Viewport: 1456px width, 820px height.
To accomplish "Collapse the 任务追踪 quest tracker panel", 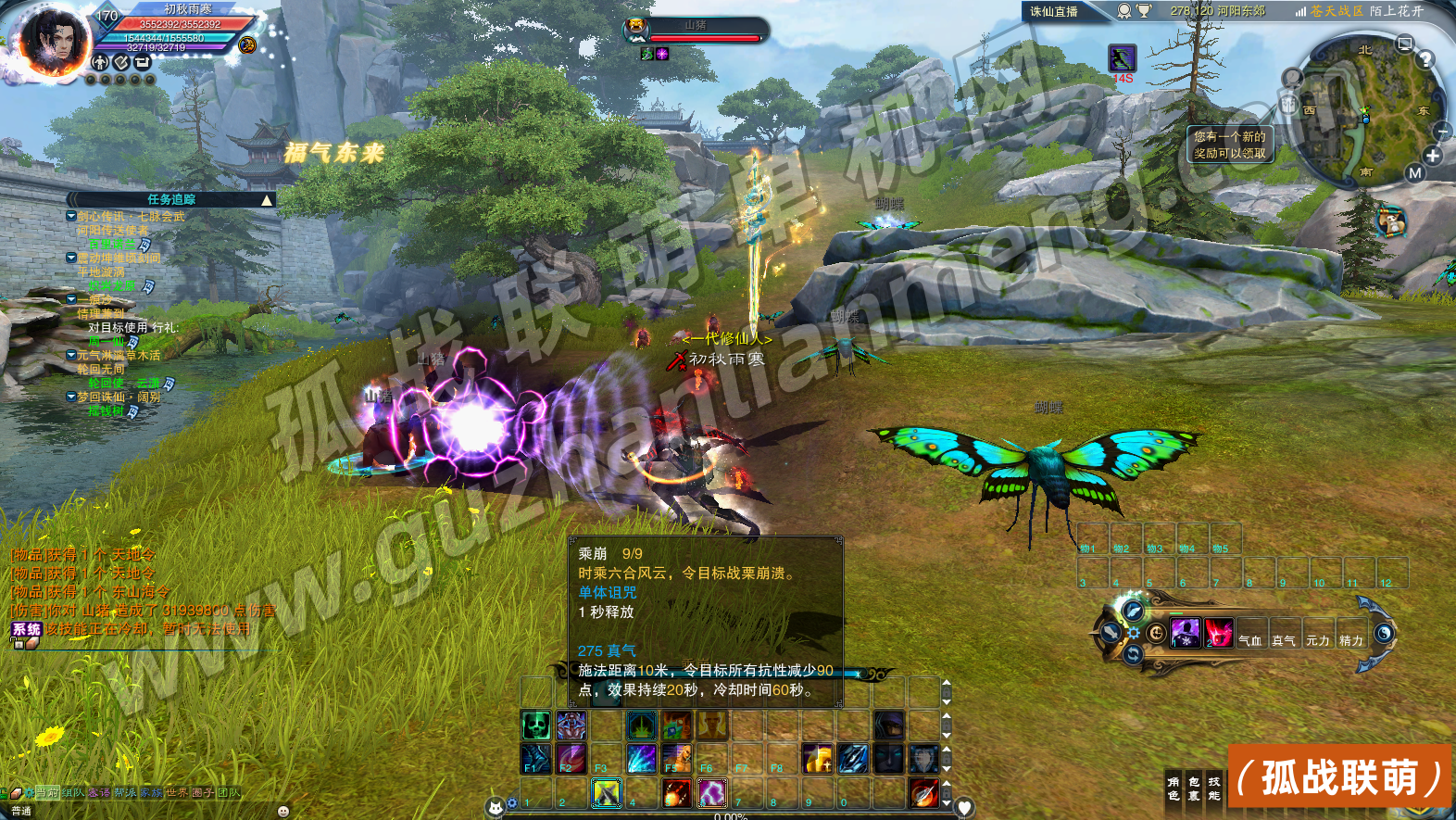I will point(267,200).
